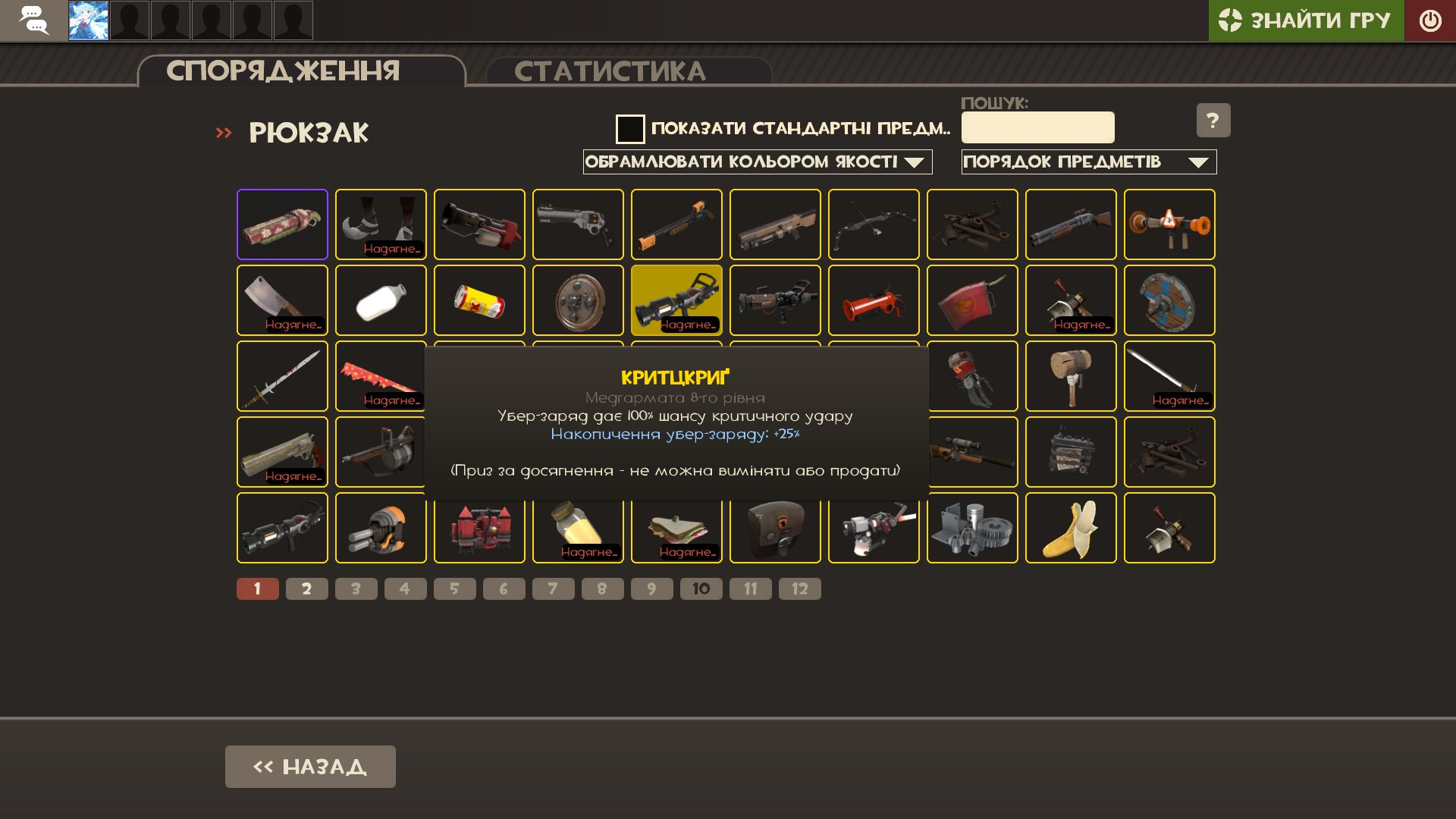This screenshot has width=1456, height=819.
Task: Open the 'Обрамлювати кольором якості' dropdown
Action: [757, 162]
